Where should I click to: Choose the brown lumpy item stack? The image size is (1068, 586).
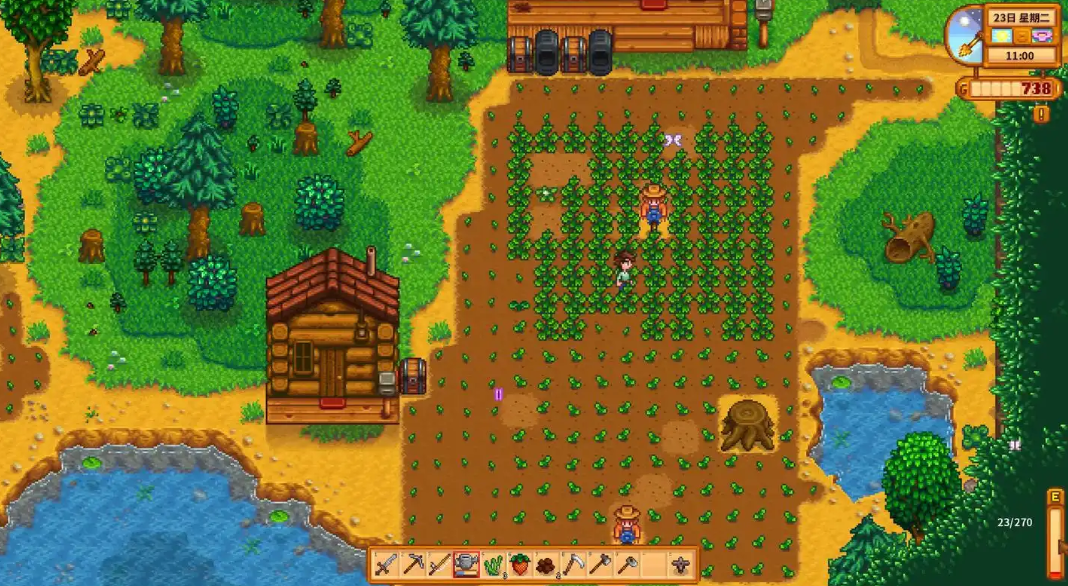coord(547,566)
